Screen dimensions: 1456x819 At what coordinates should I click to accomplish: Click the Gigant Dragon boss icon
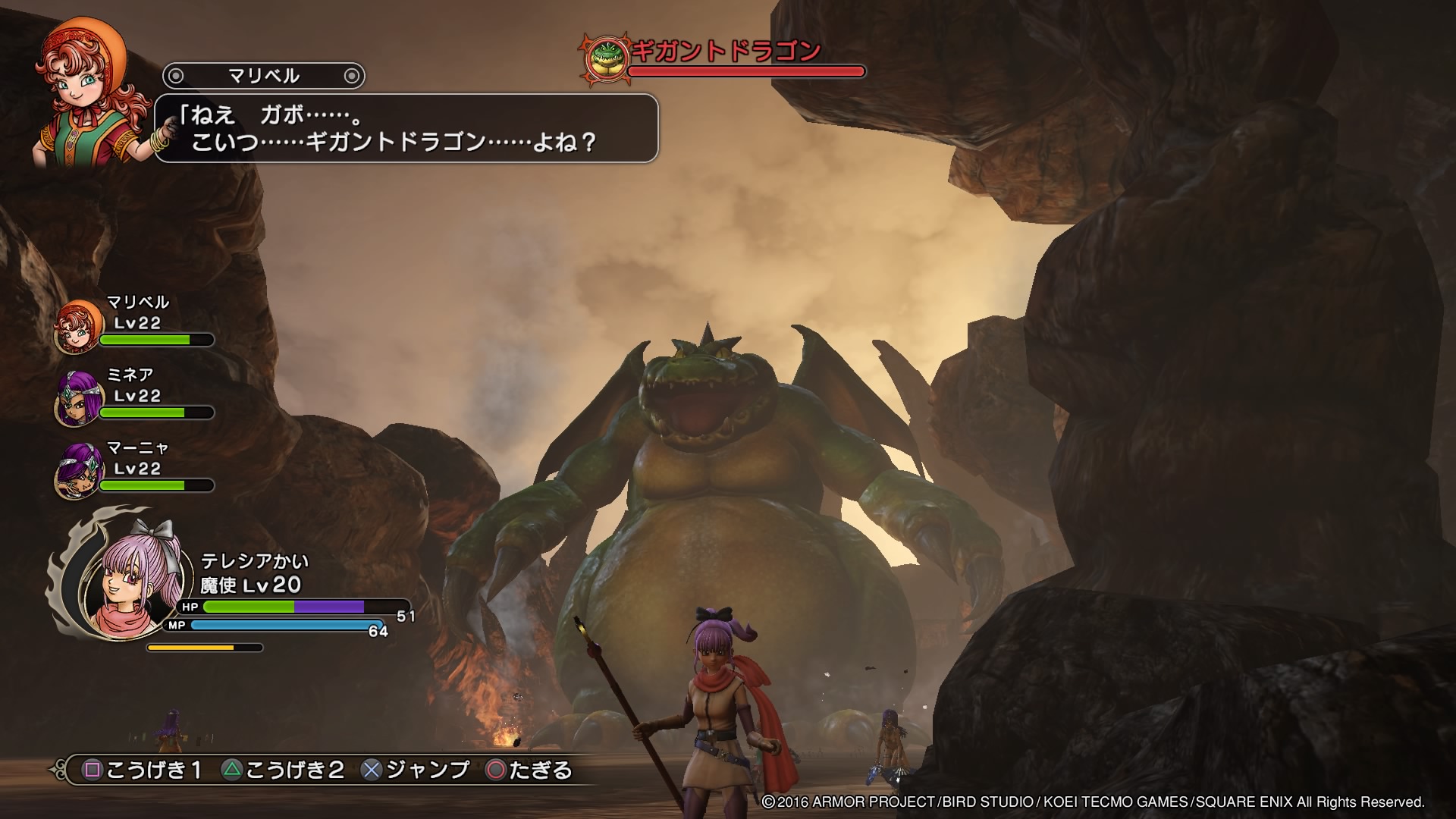point(605,57)
